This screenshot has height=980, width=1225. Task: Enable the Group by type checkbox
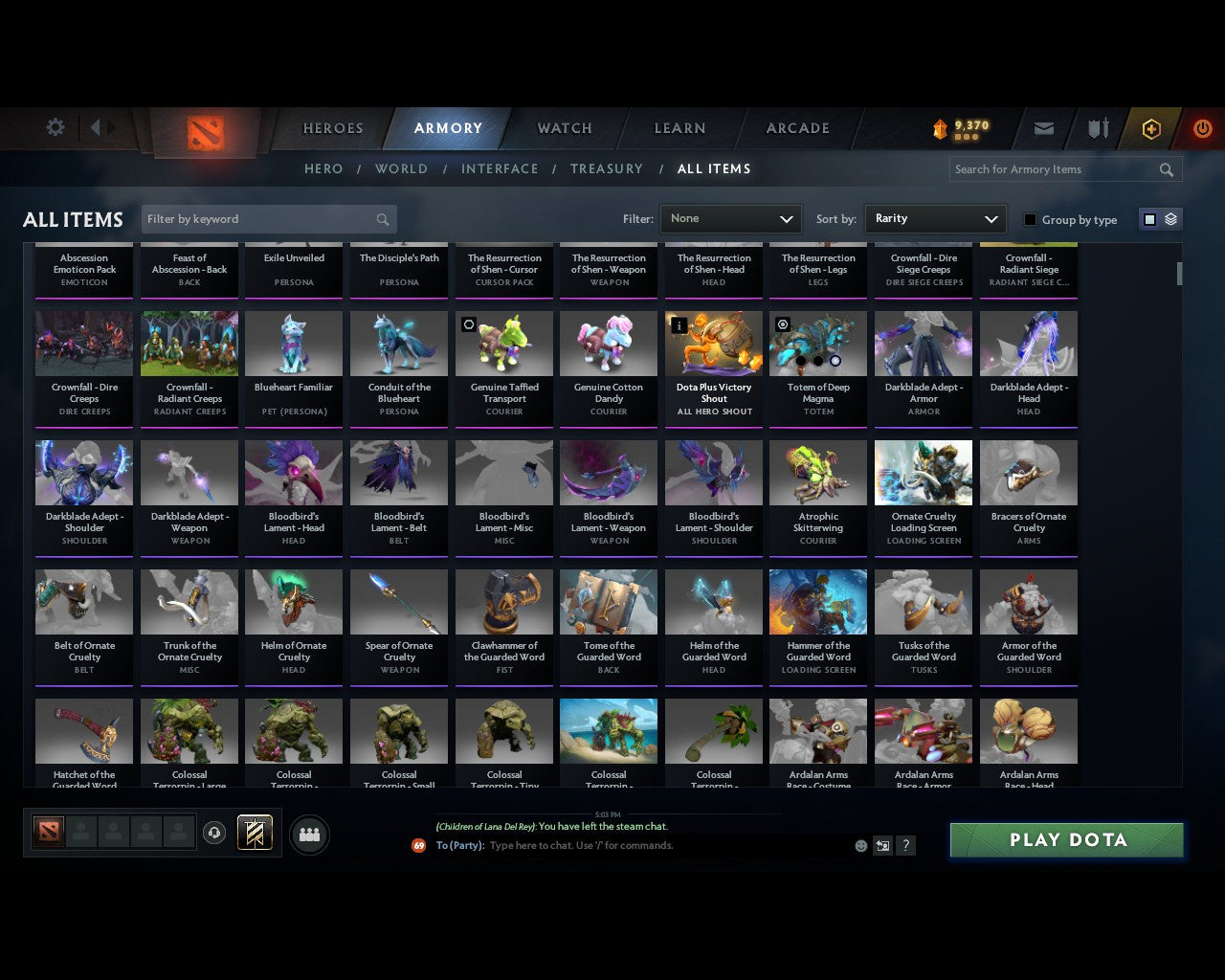click(x=1030, y=219)
